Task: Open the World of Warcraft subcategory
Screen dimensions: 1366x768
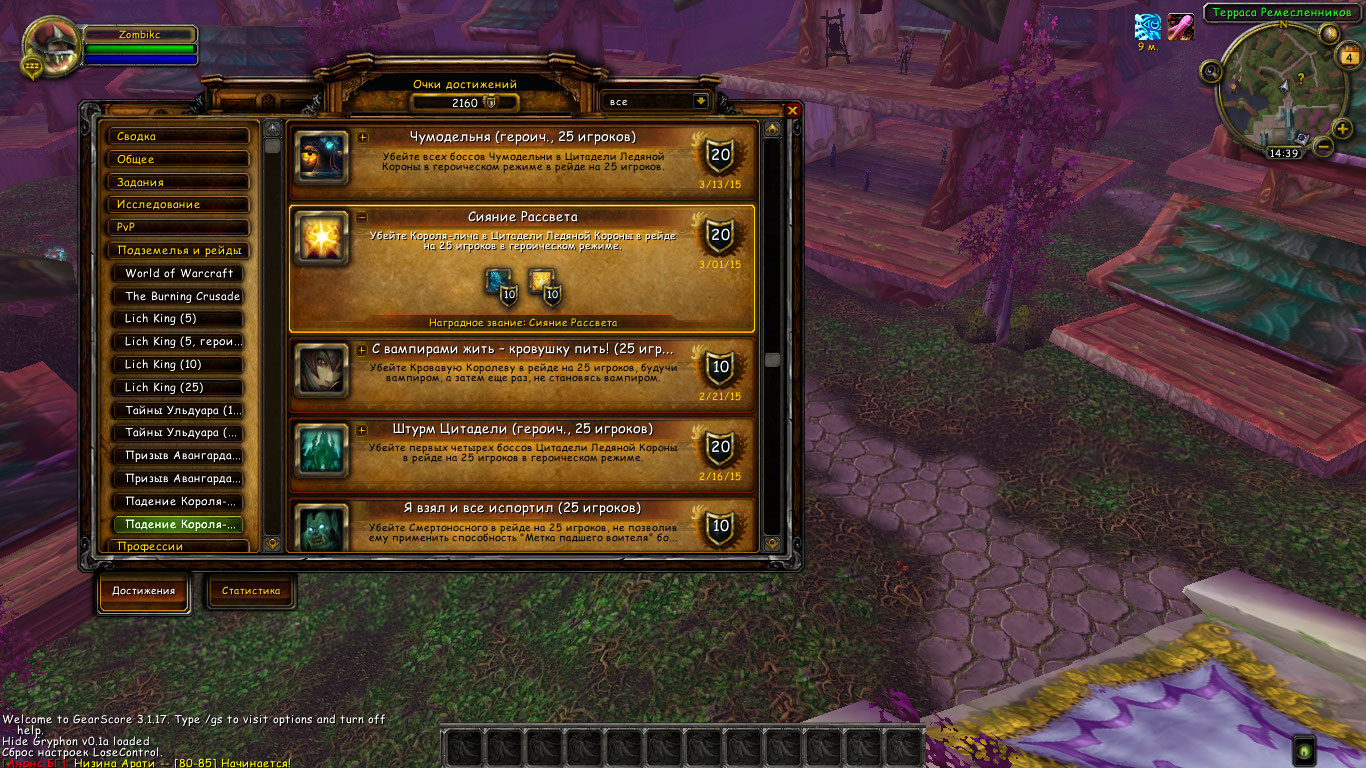Action: 181,273
